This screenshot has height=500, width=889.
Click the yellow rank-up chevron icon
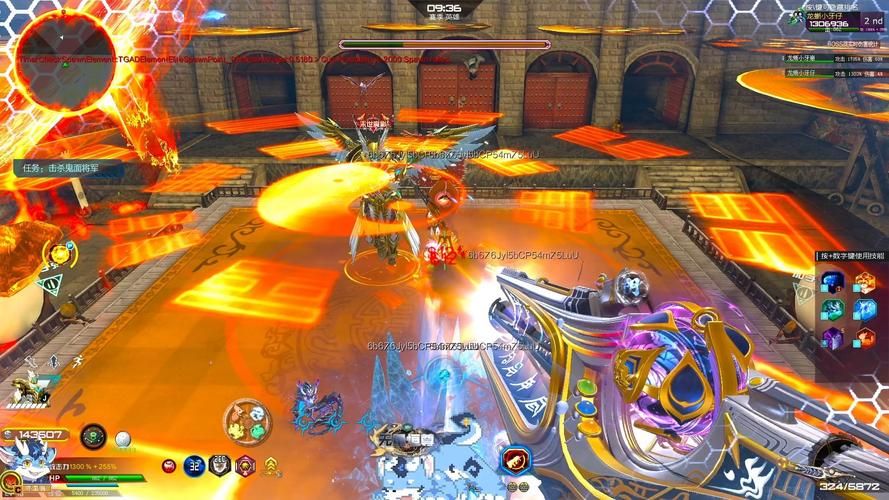coord(270,465)
